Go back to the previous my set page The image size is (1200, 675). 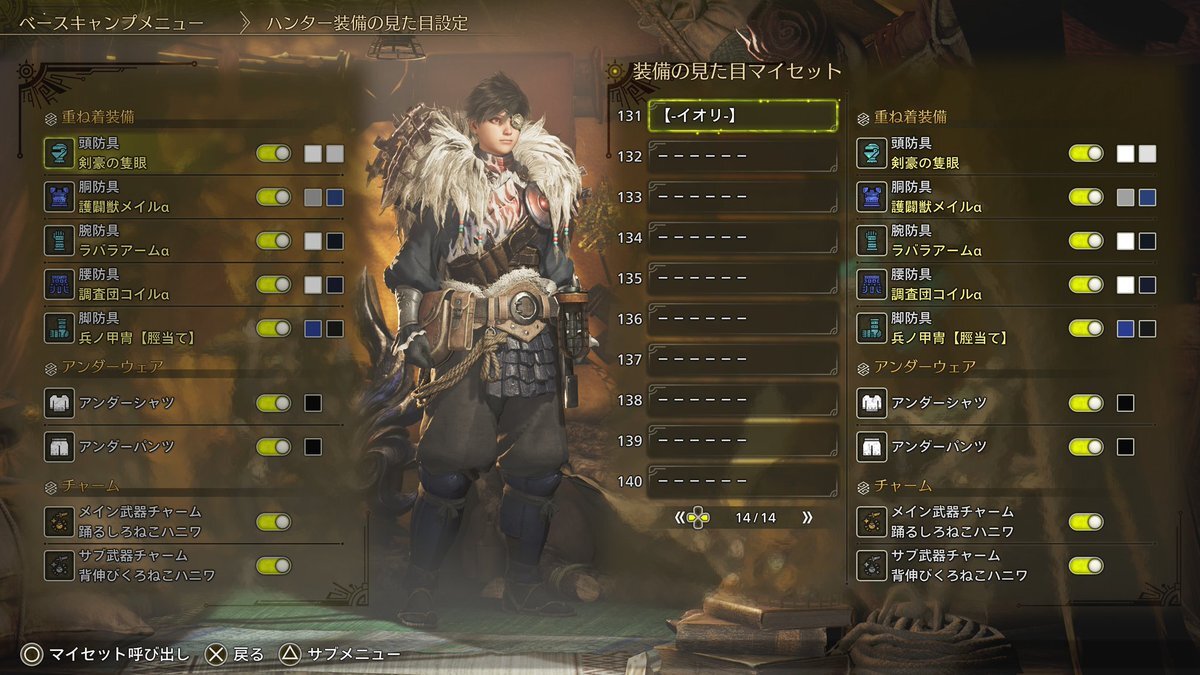click(x=680, y=518)
